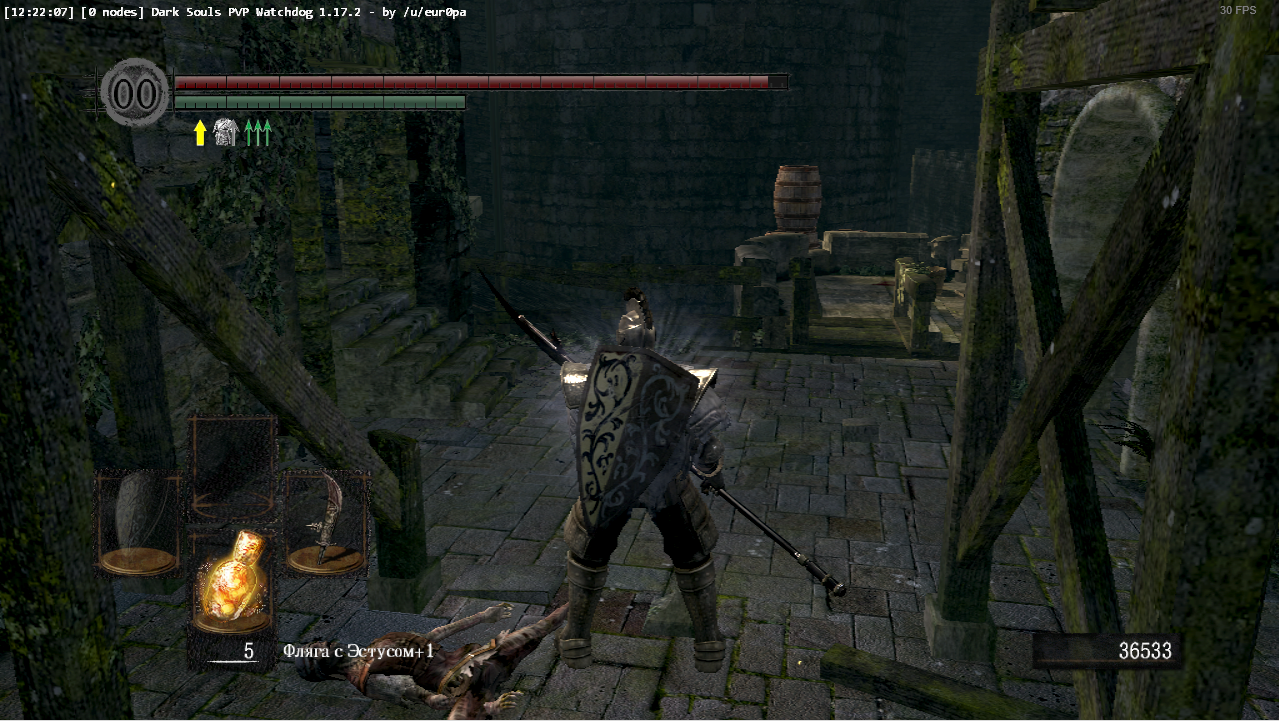Select the right-hand curved blade weapon slot
The width and height of the screenshot is (1279, 721).
(326, 522)
